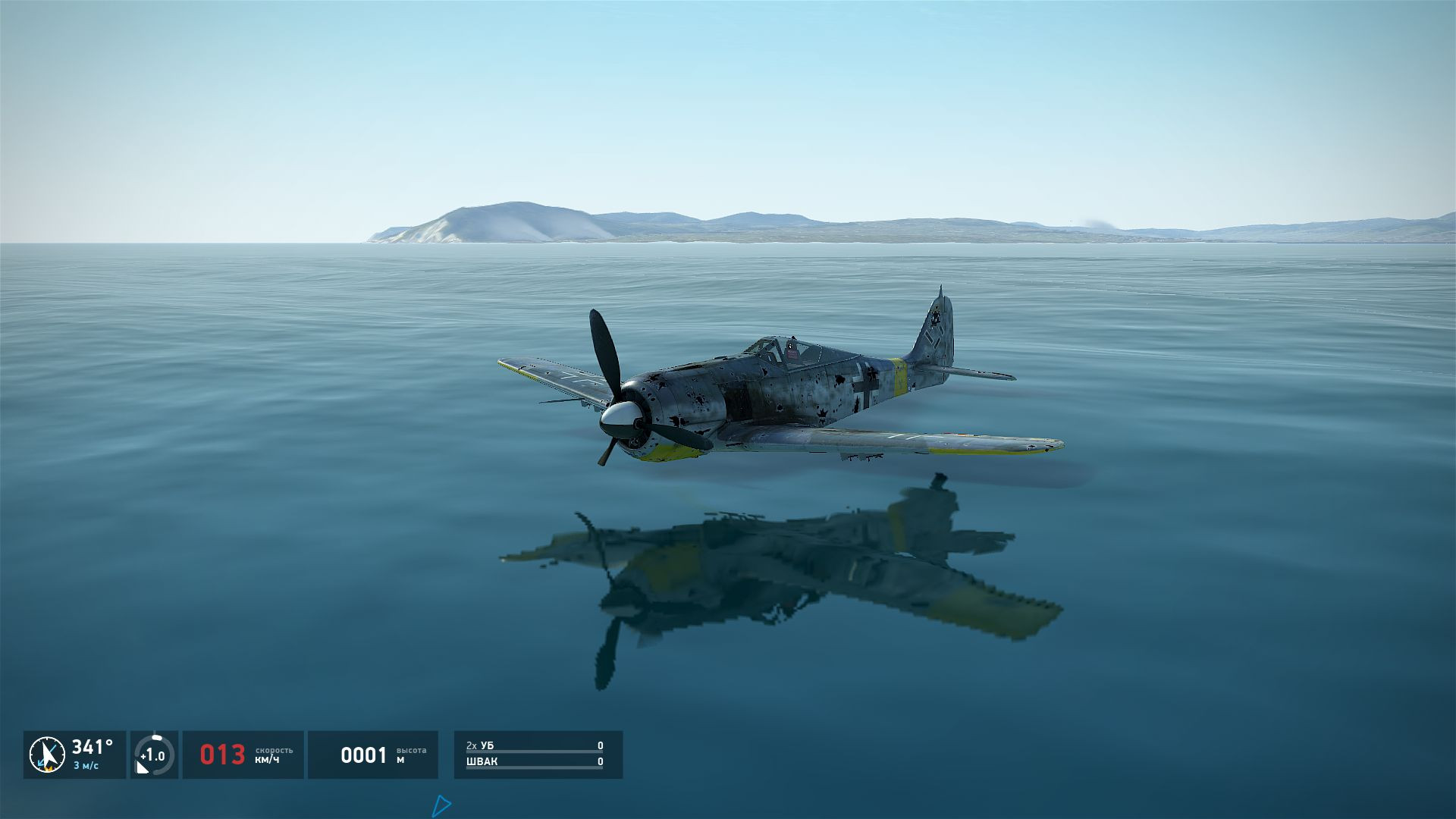The height and width of the screenshot is (819, 1456).
Task: Click the compass heading dial icon
Action: pyautogui.click(x=47, y=755)
